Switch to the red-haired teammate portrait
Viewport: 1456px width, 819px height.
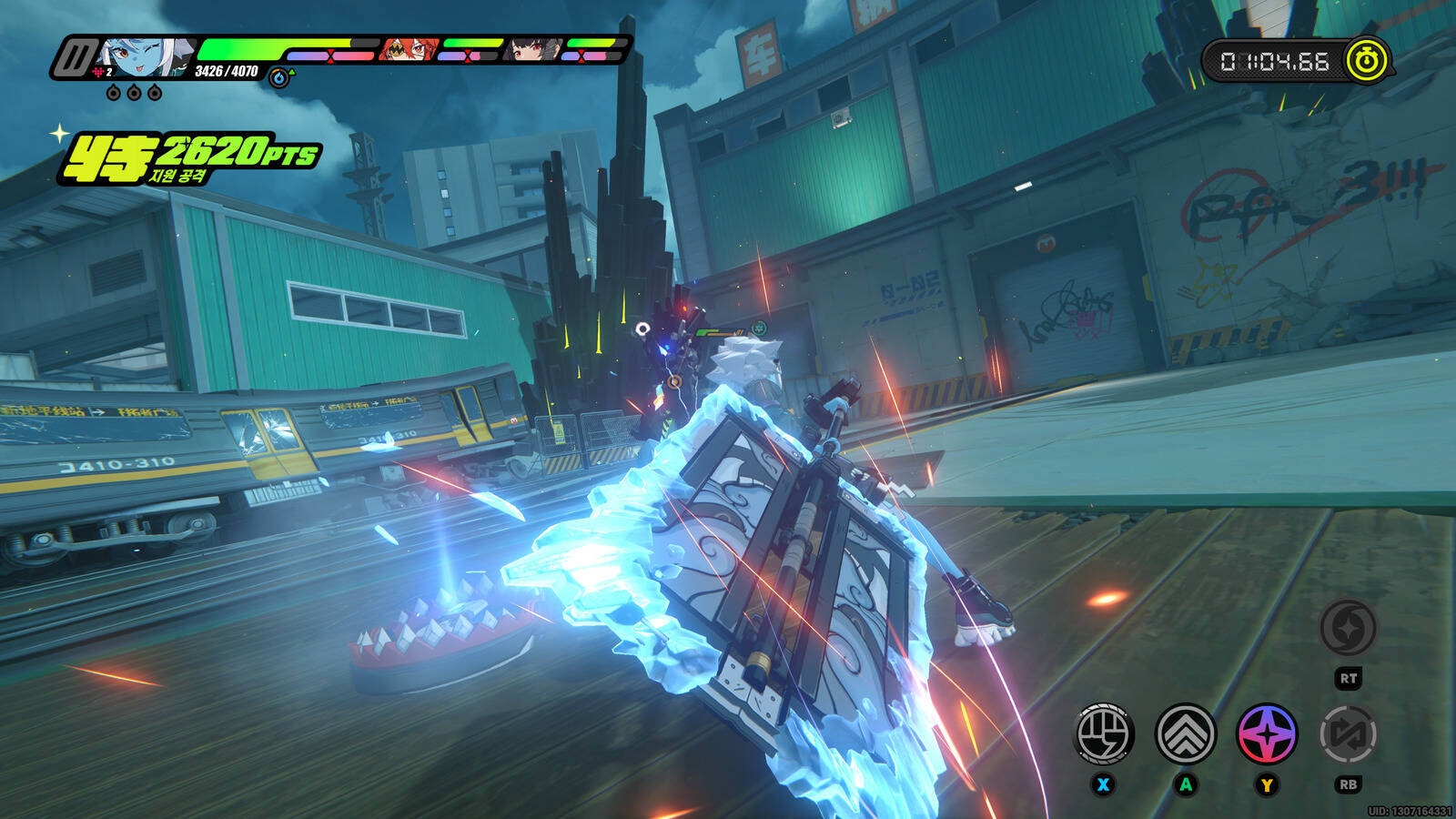tap(409, 50)
